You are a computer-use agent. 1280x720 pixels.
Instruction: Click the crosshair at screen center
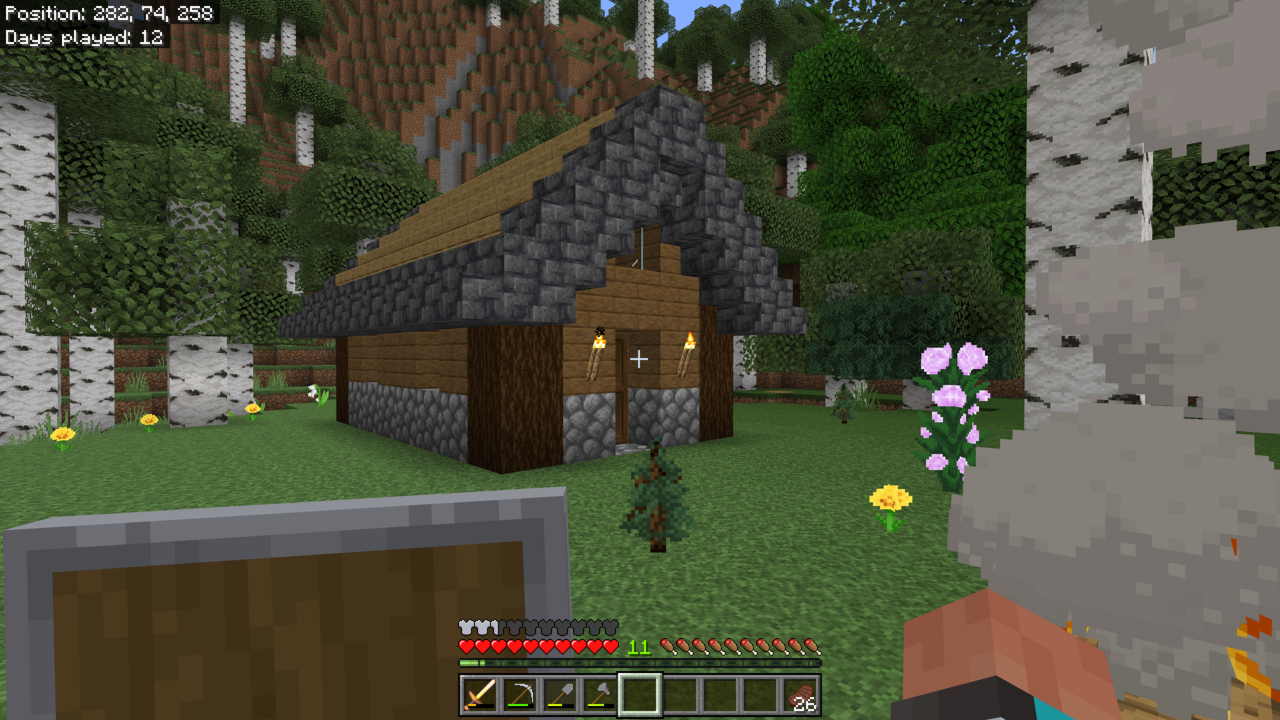pyautogui.click(x=640, y=358)
